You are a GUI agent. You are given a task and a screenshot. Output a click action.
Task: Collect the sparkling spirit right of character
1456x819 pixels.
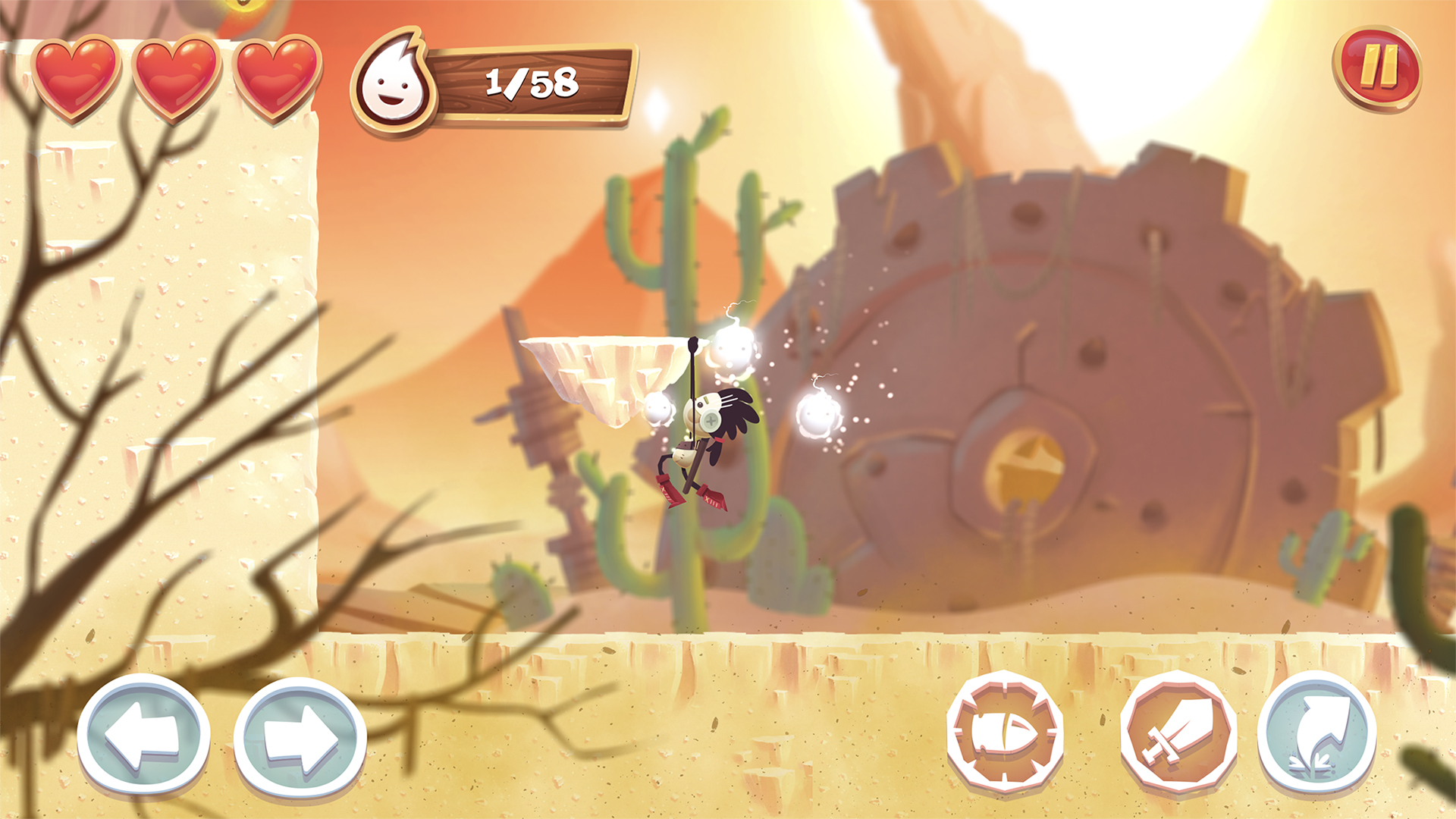[x=817, y=416]
